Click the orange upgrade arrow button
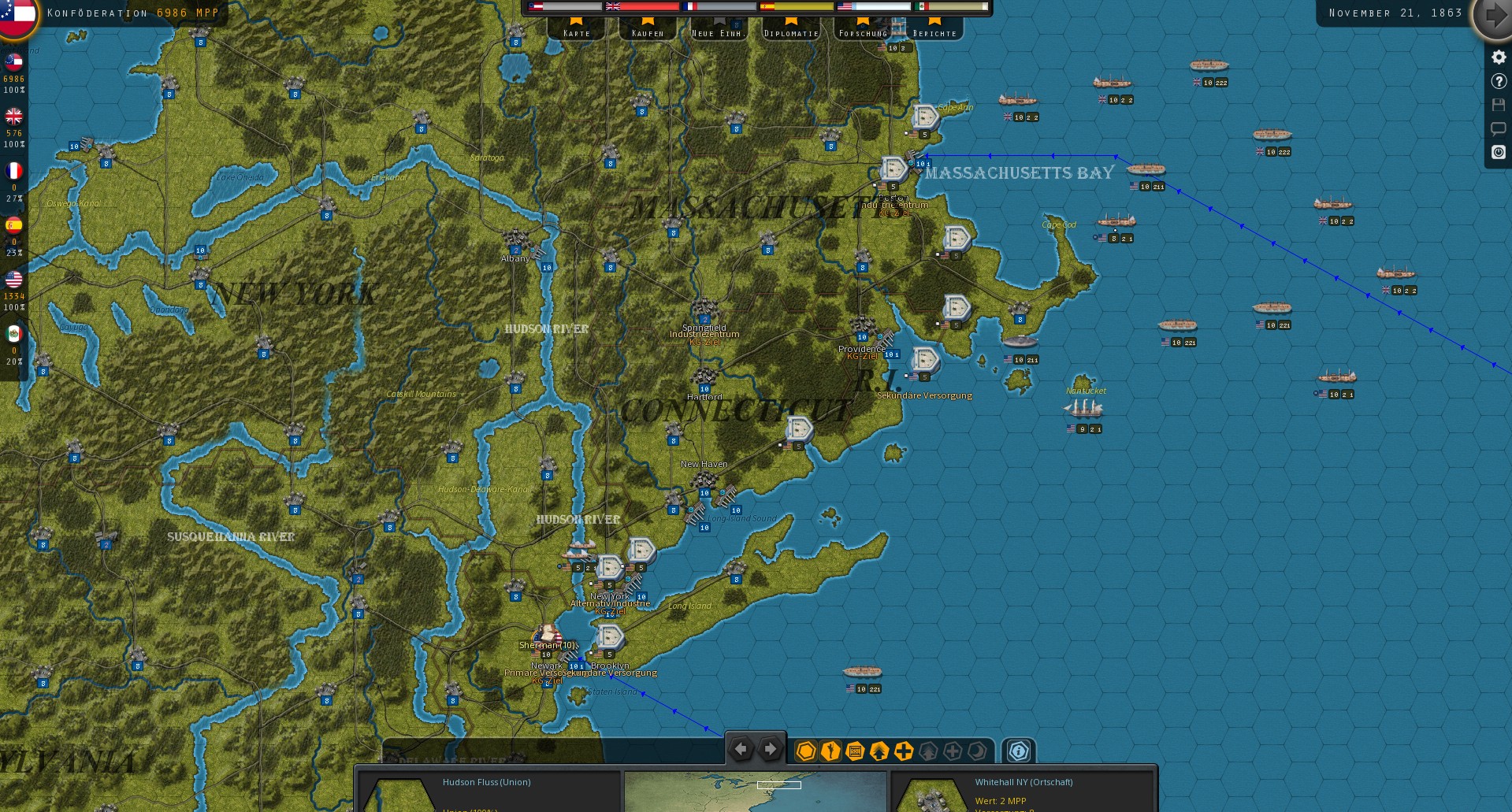This screenshot has width=1512, height=812. pos(879,751)
